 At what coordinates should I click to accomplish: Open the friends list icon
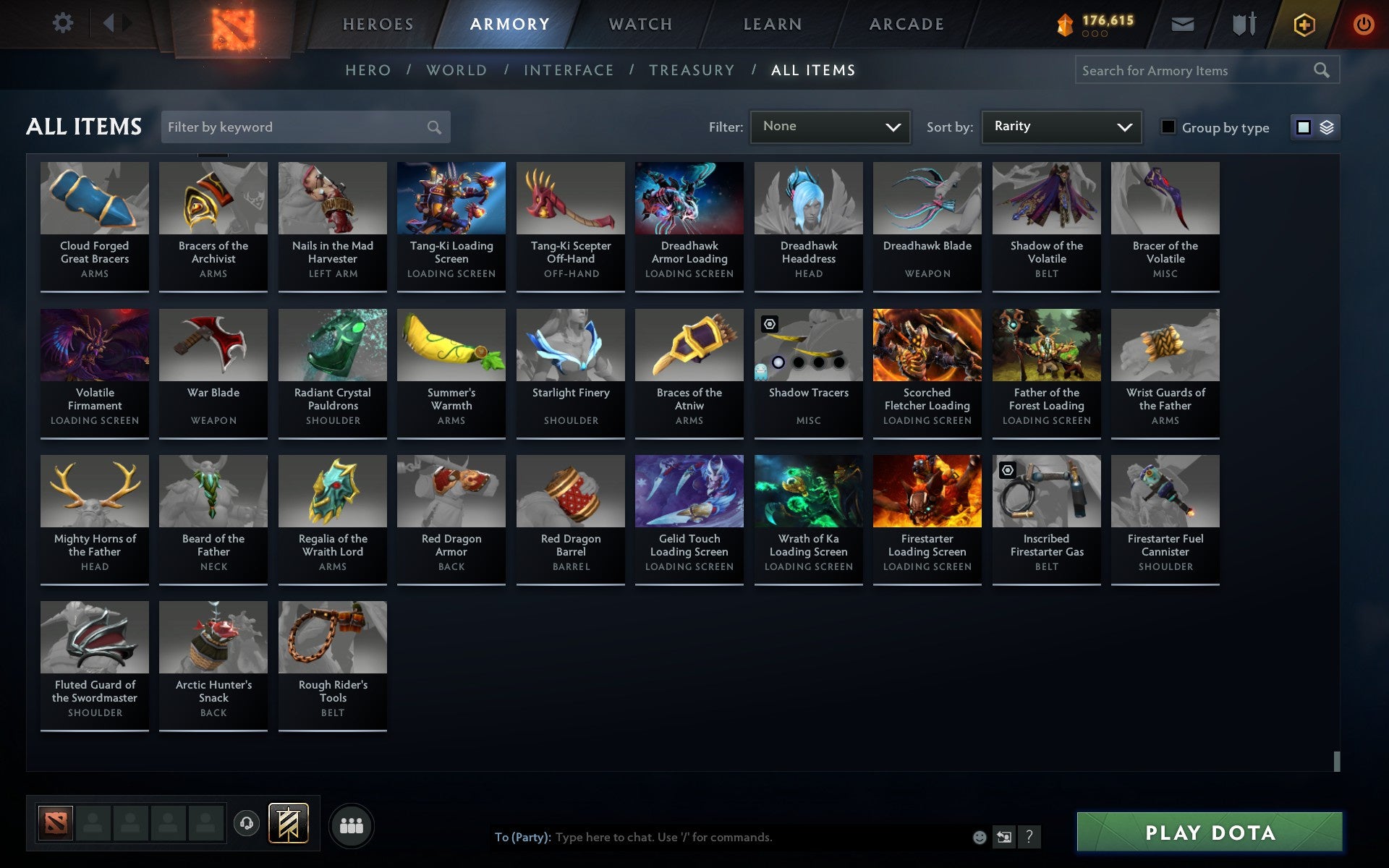pos(352,824)
